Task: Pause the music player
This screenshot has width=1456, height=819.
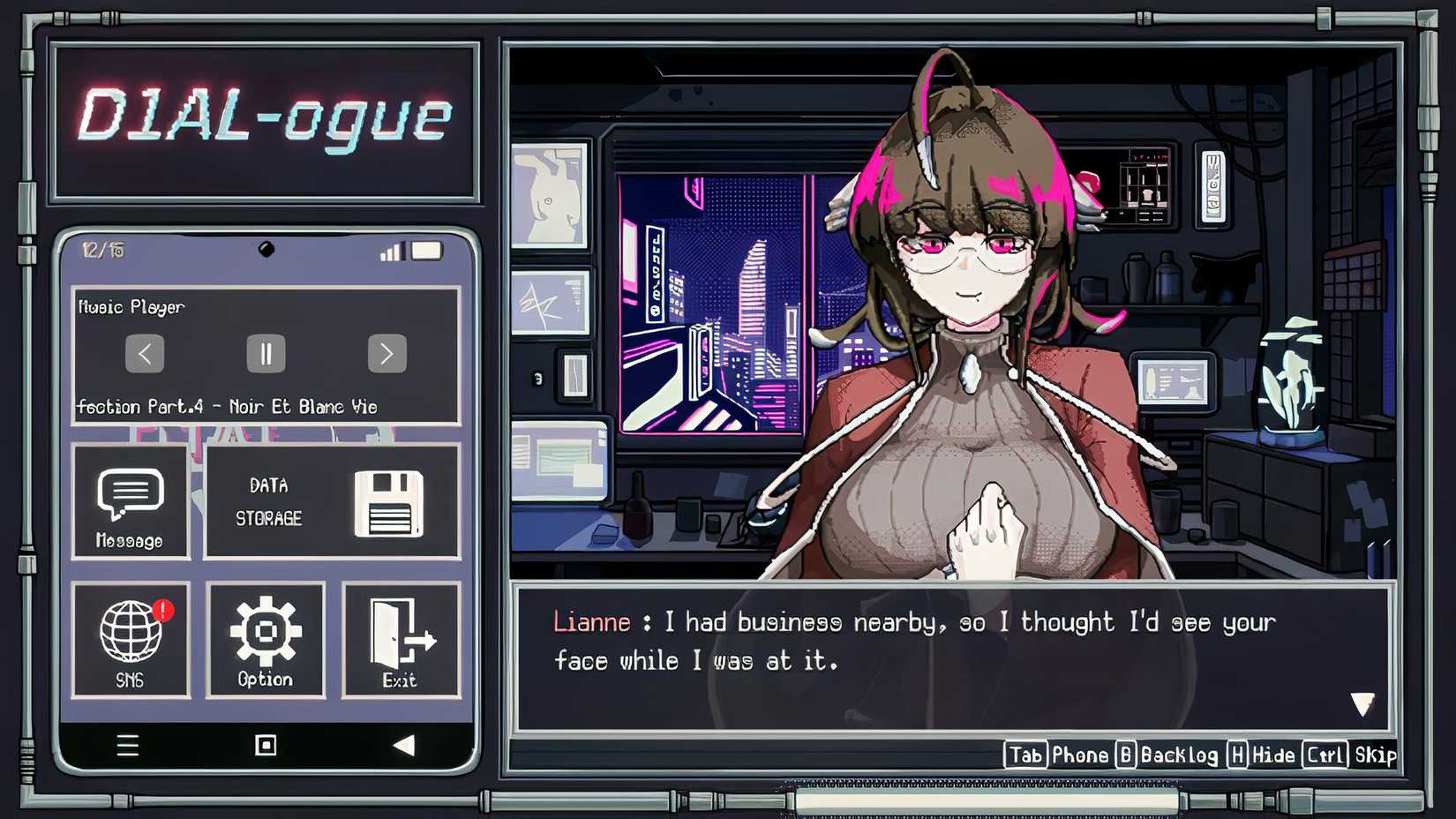Action: pyautogui.click(x=266, y=353)
